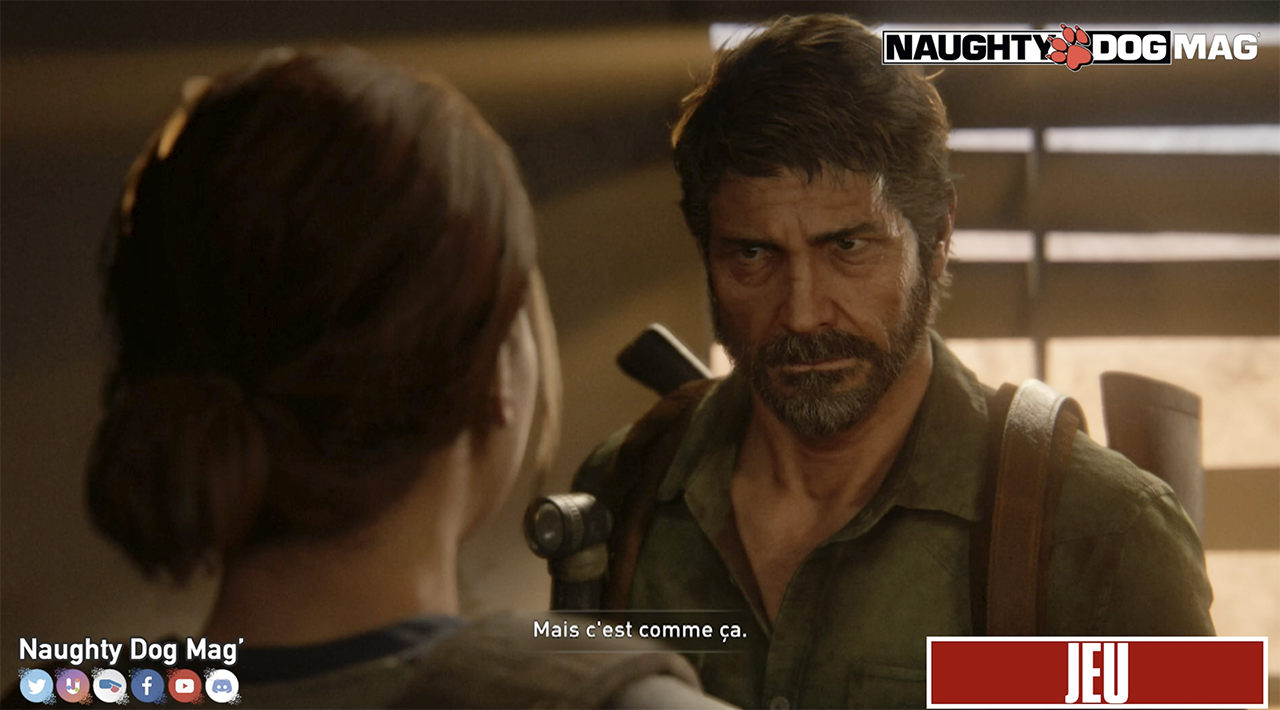Click the Discord icon in the overlay
Viewport: 1280px width, 710px height.
click(x=222, y=685)
